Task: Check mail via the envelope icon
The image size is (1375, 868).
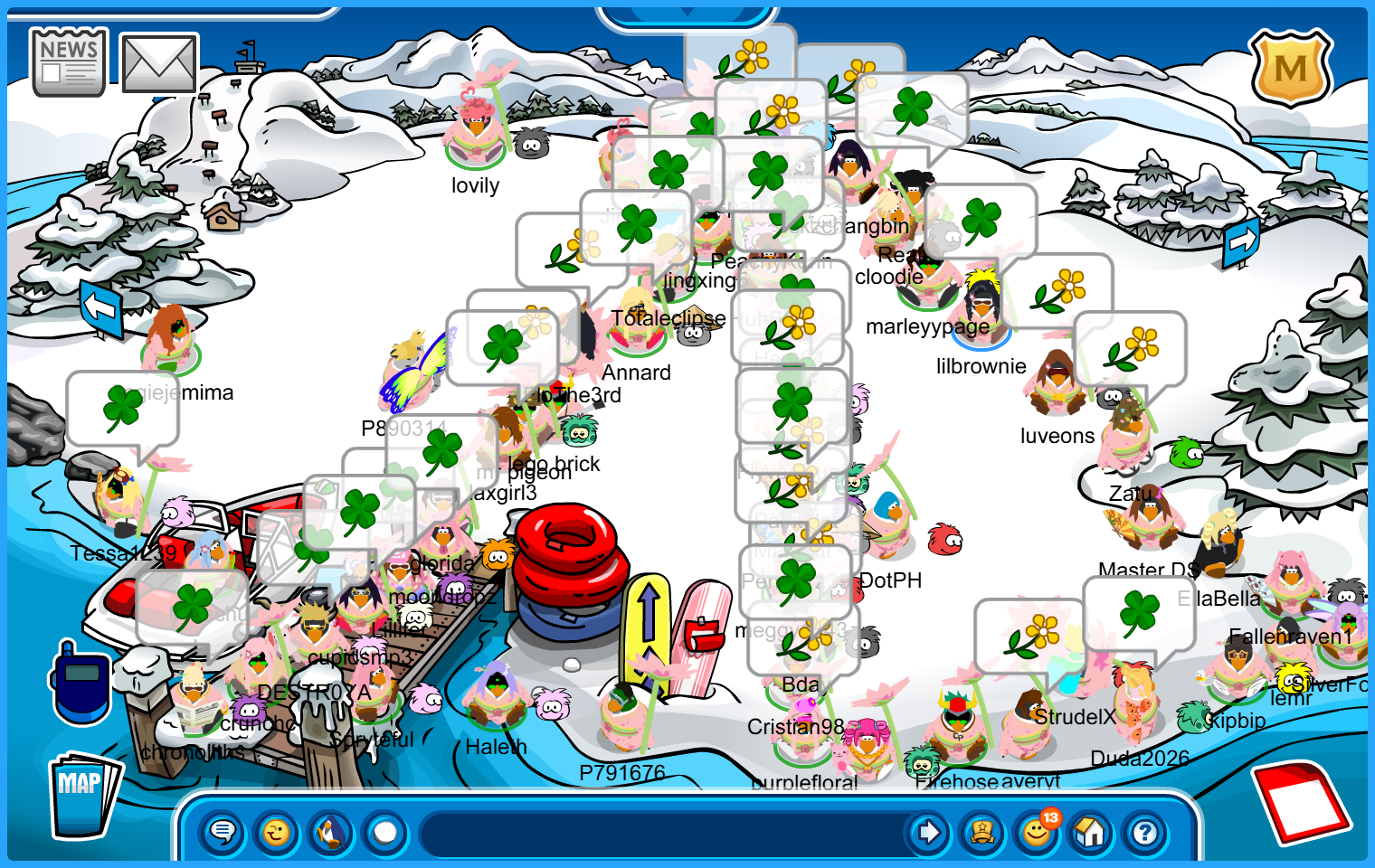Action: click(159, 63)
